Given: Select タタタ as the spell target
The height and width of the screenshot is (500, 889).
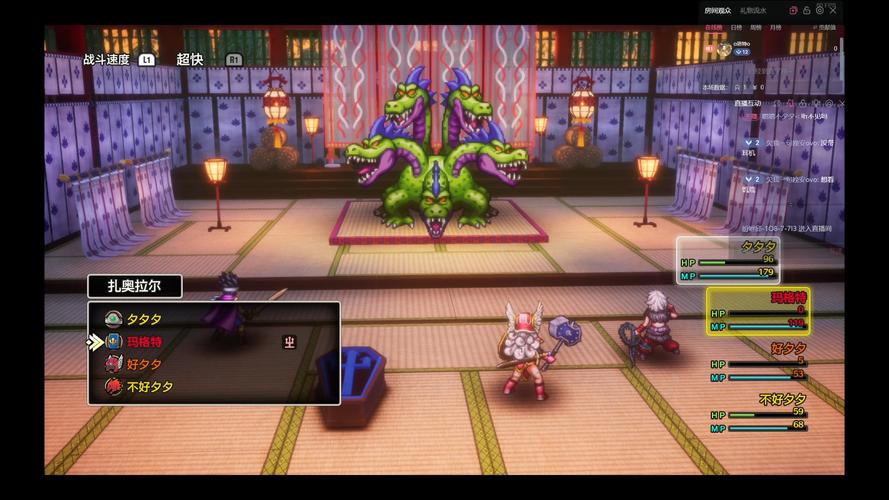Looking at the screenshot, I should [144, 319].
